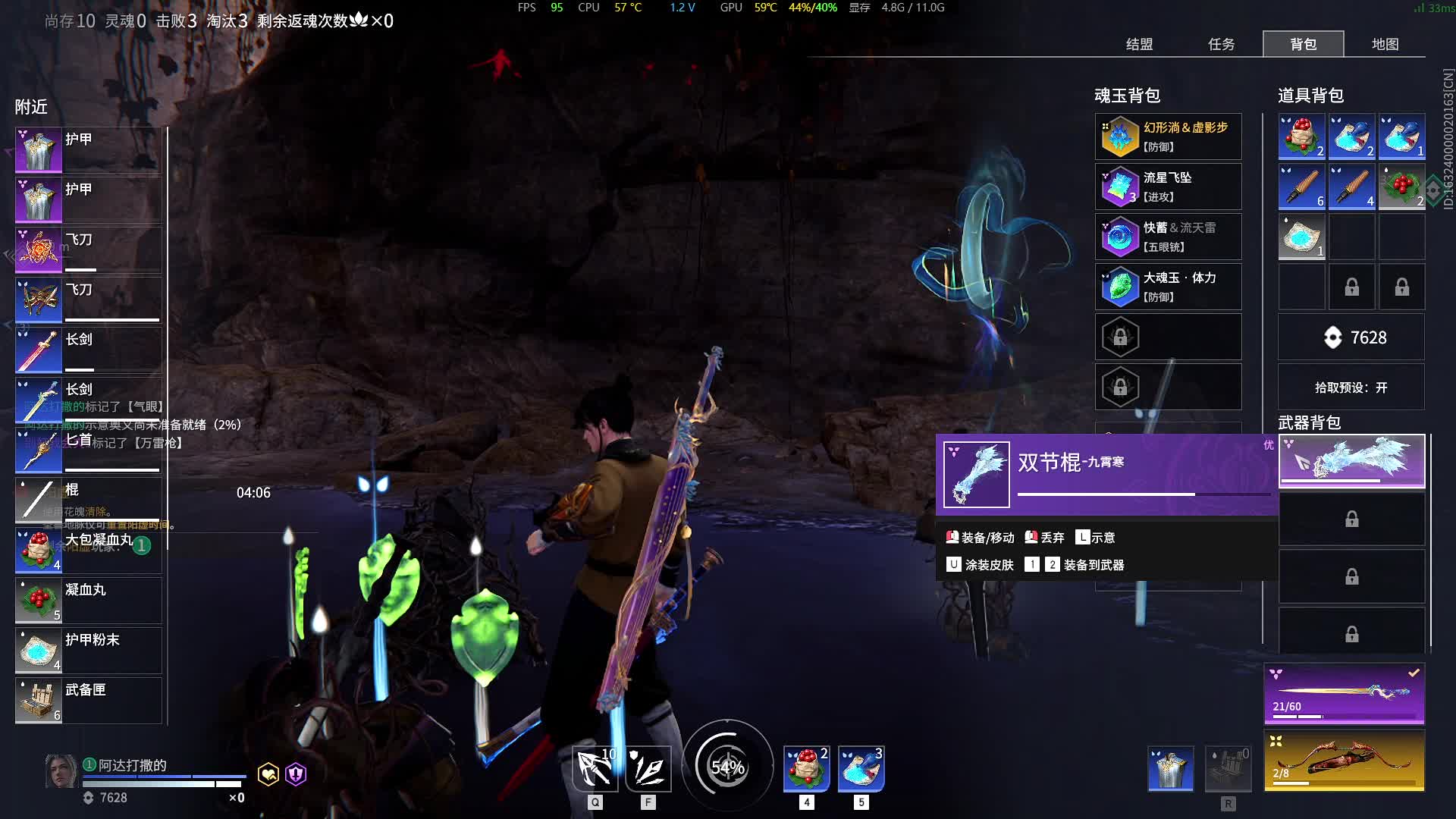The image size is (1456, 819).
Task: Pick up the nearby 大包凝血丸
Action: click(x=88, y=550)
